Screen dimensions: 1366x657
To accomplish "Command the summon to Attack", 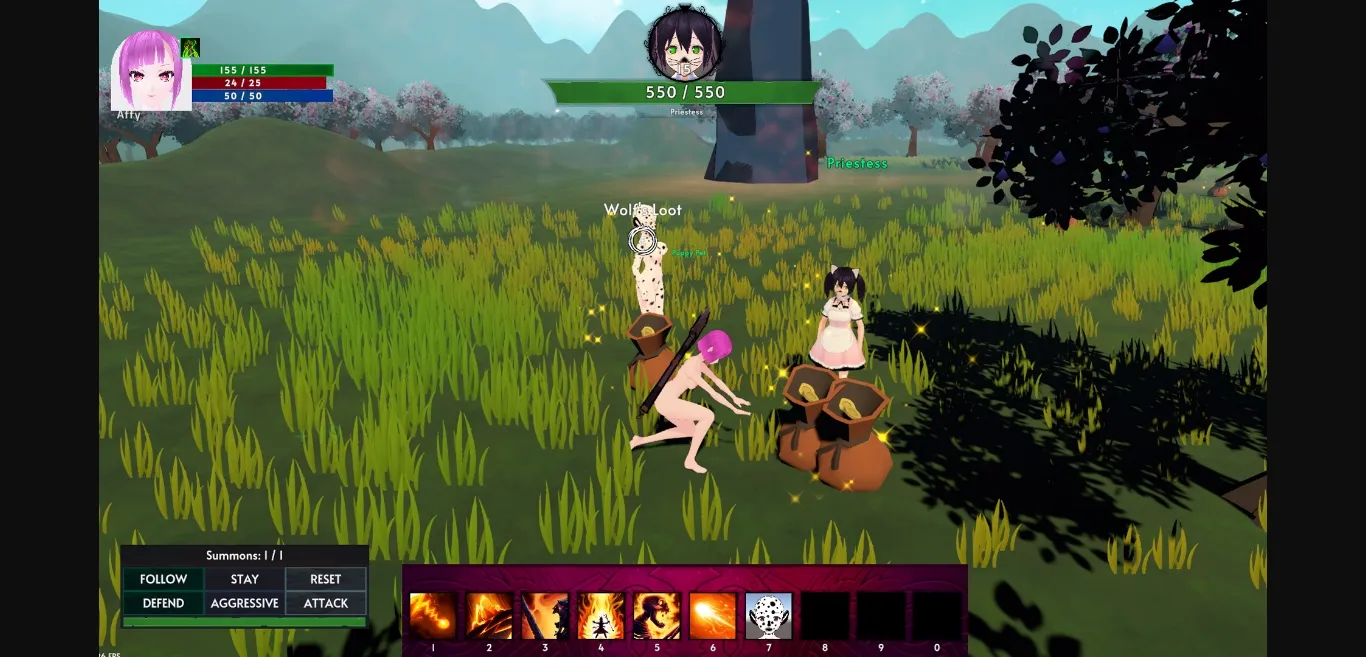I will pyautogui.click(x=326, y=603).
